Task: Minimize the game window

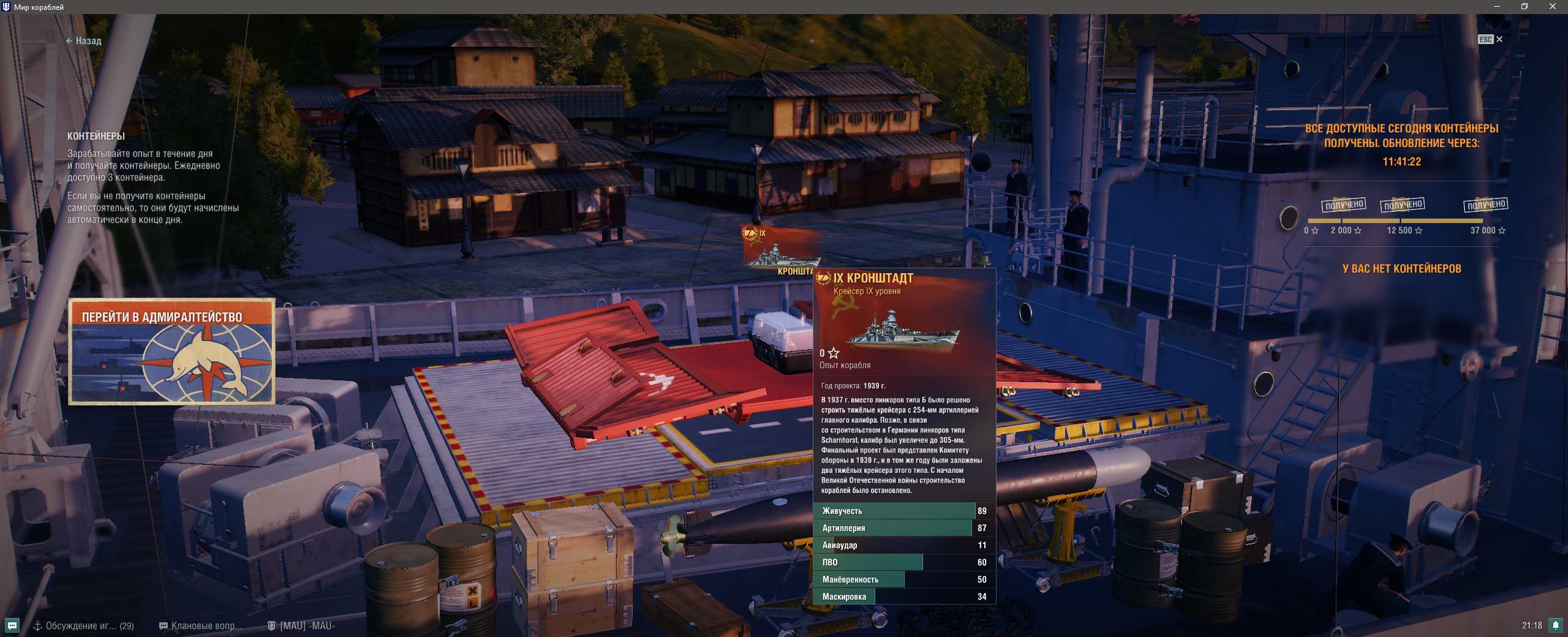Action: click(1496, 7)
